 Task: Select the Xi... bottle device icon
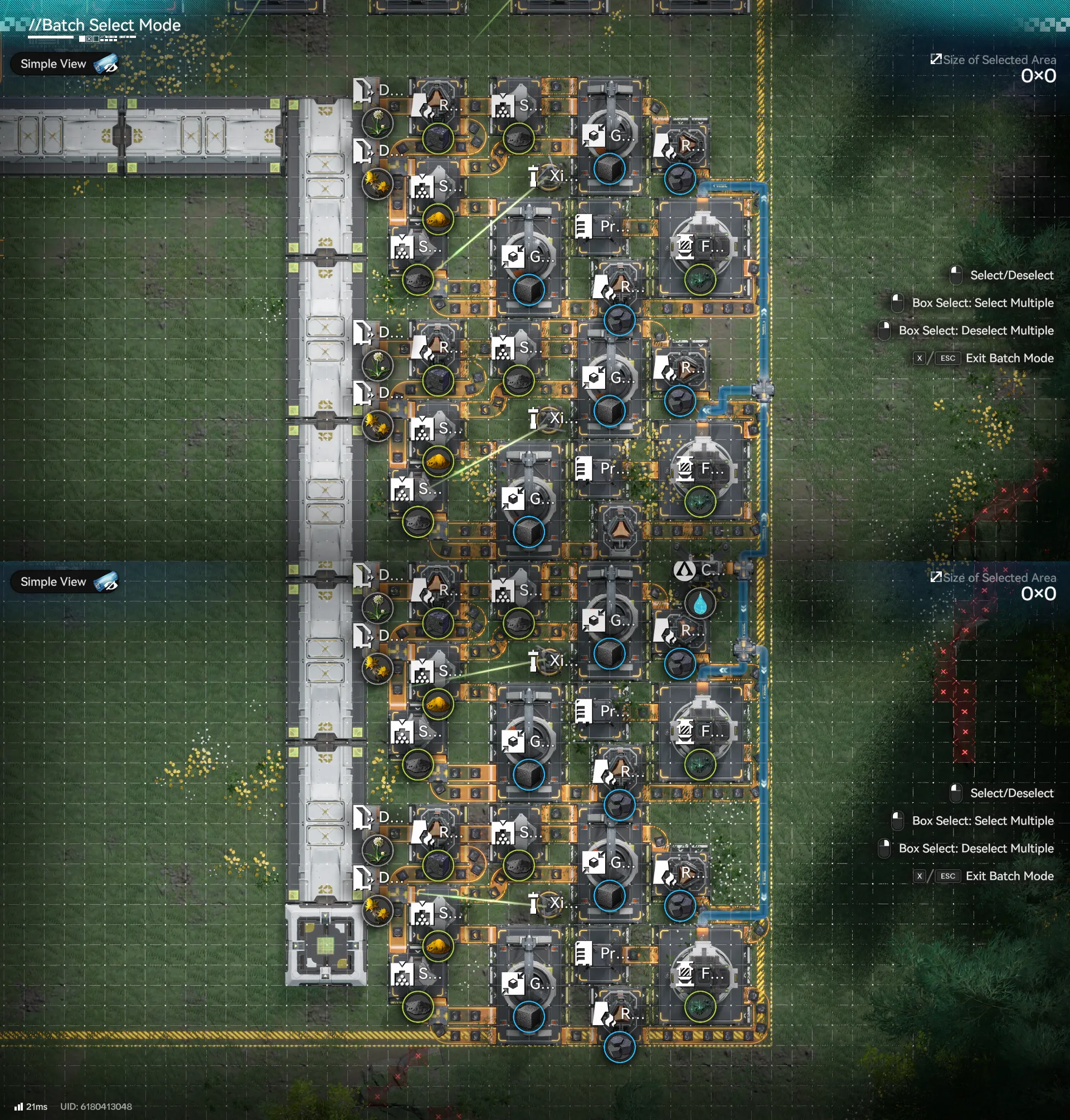pos(534,177)
